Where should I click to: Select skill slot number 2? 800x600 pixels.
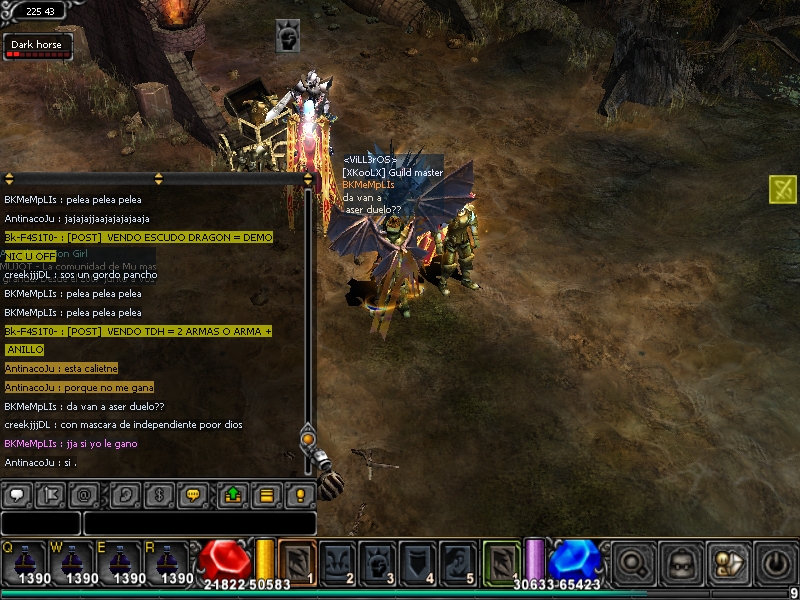coord(338,563)
